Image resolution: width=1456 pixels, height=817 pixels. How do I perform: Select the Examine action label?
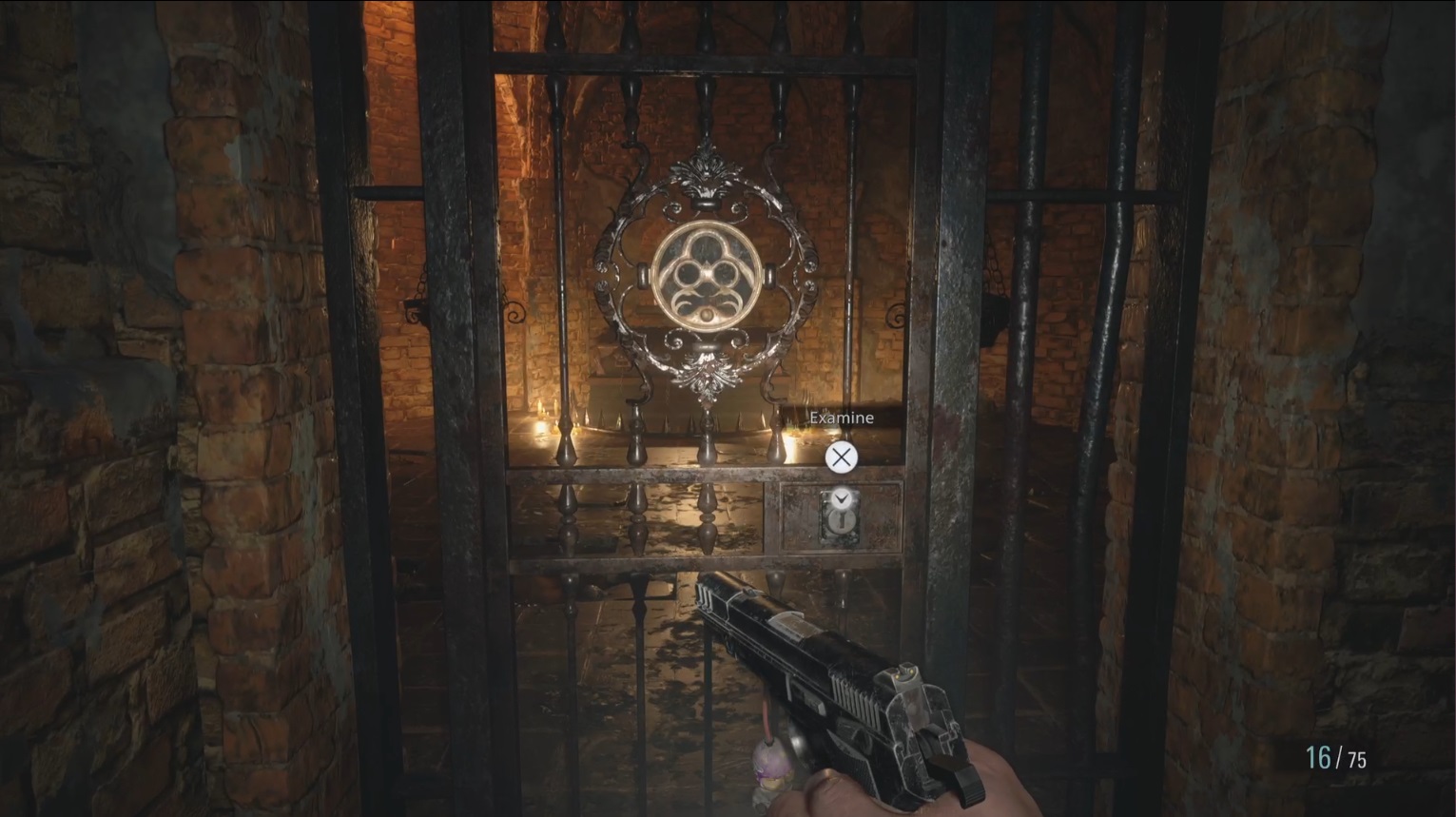(841, 417)
